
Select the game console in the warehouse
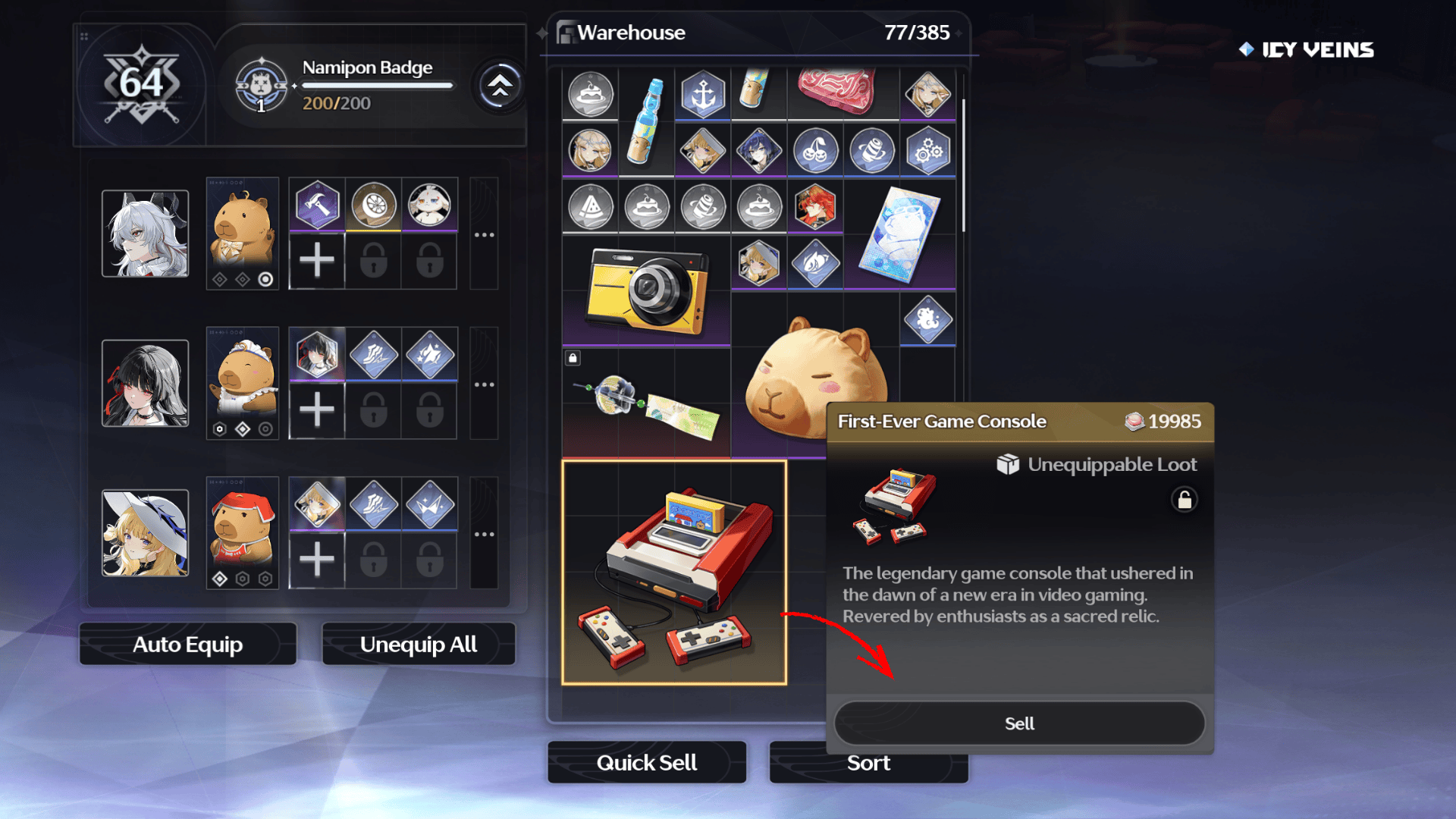click(674, 573)
